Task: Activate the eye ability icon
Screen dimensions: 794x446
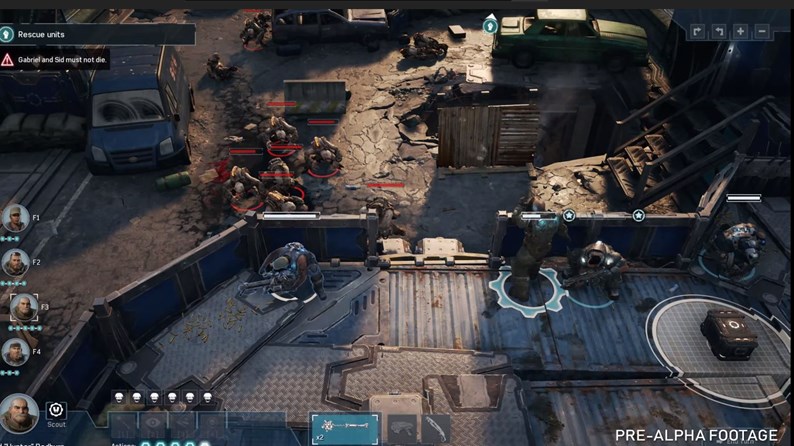Action: pyautogui.click(x=152, y=424)
